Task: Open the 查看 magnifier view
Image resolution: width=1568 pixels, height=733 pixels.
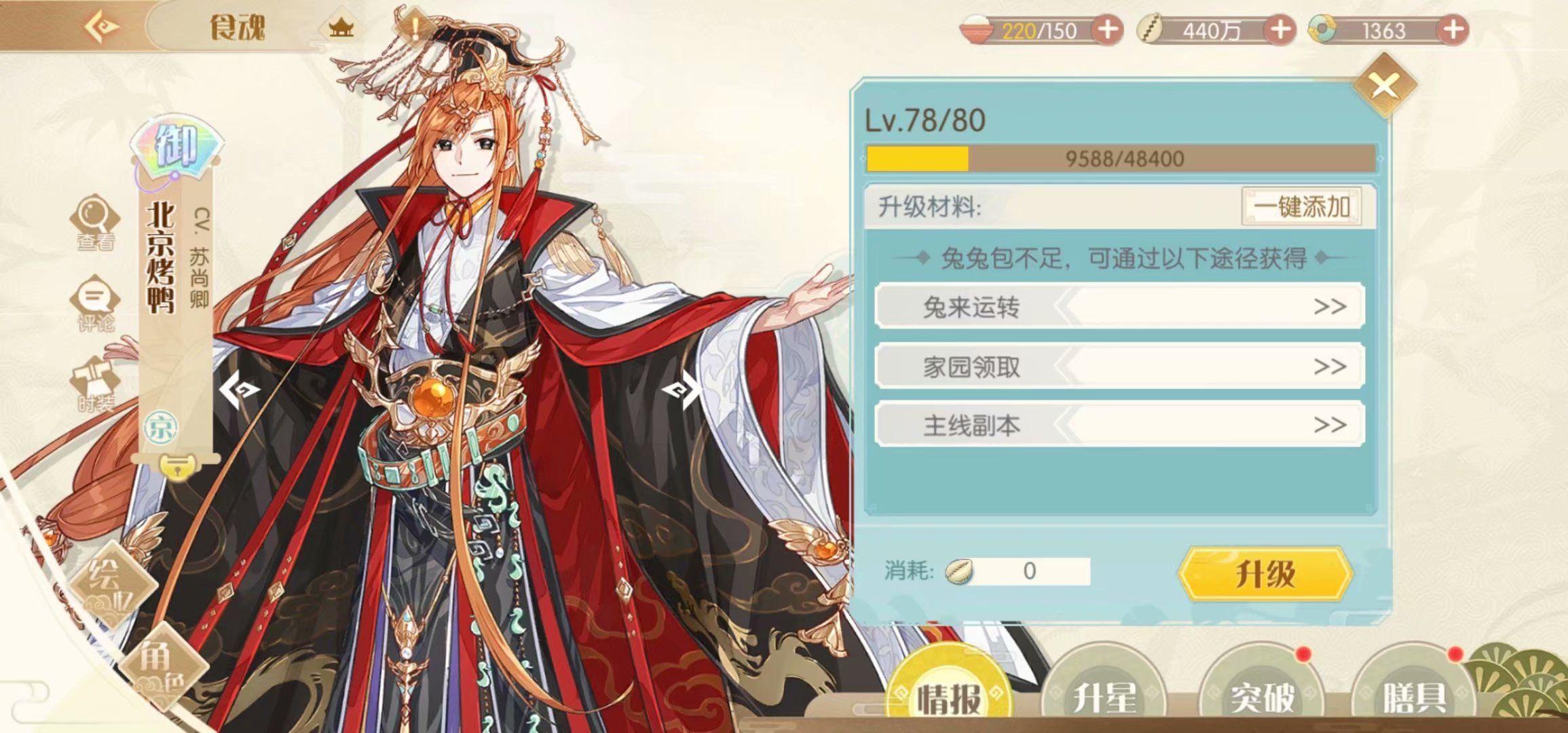Action: tap(95, 223)
